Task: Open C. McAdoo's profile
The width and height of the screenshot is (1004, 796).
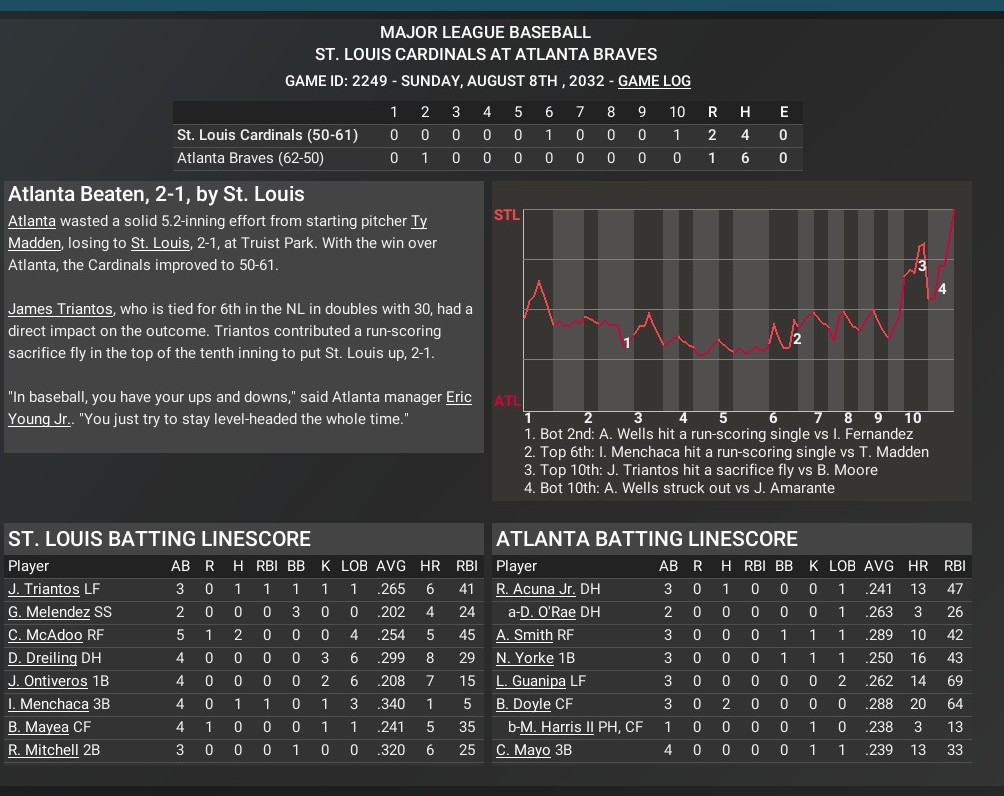Action: [45, 635]
